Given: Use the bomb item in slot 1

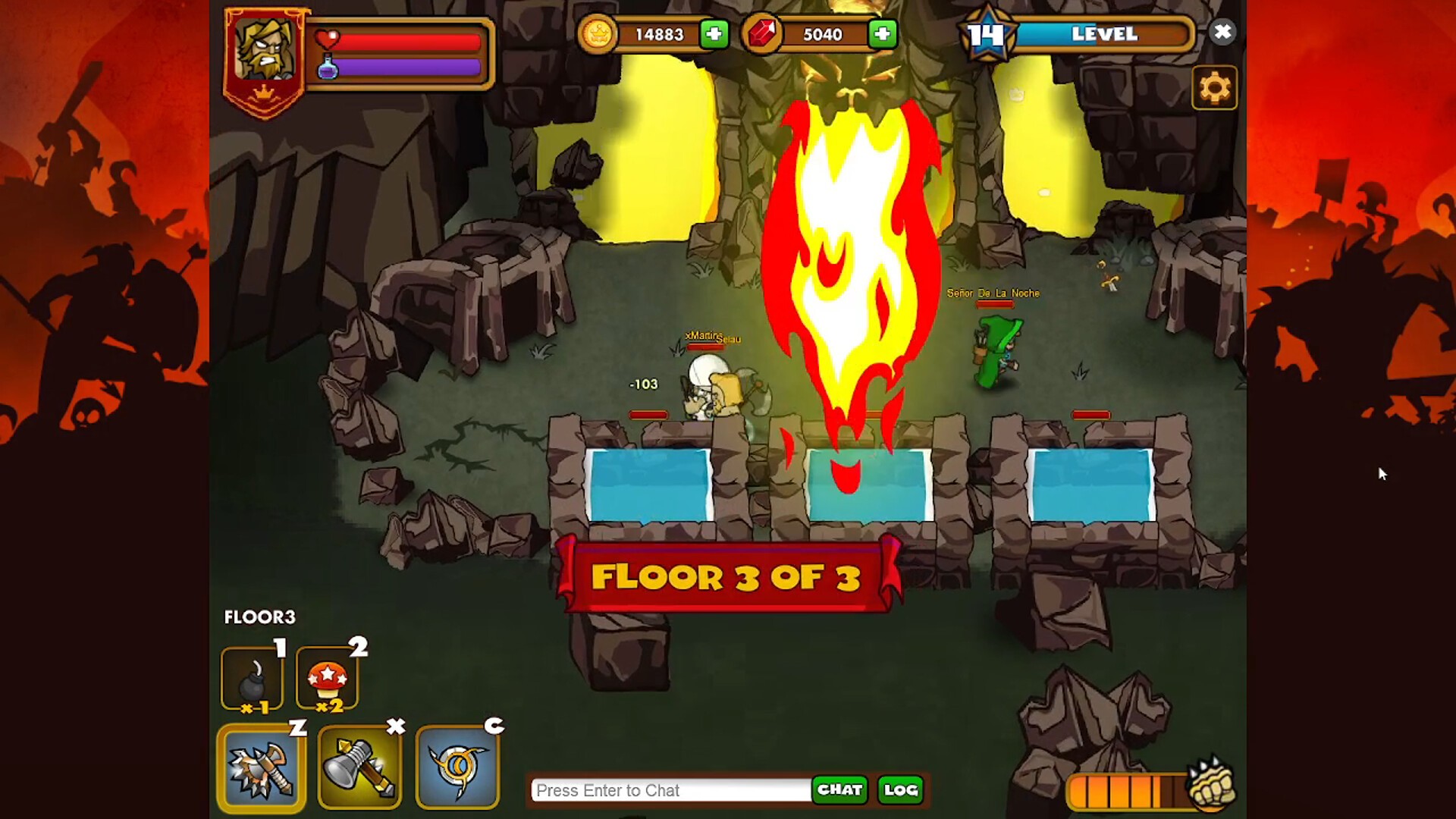Looking at the screenshot, I should [252, 677].
